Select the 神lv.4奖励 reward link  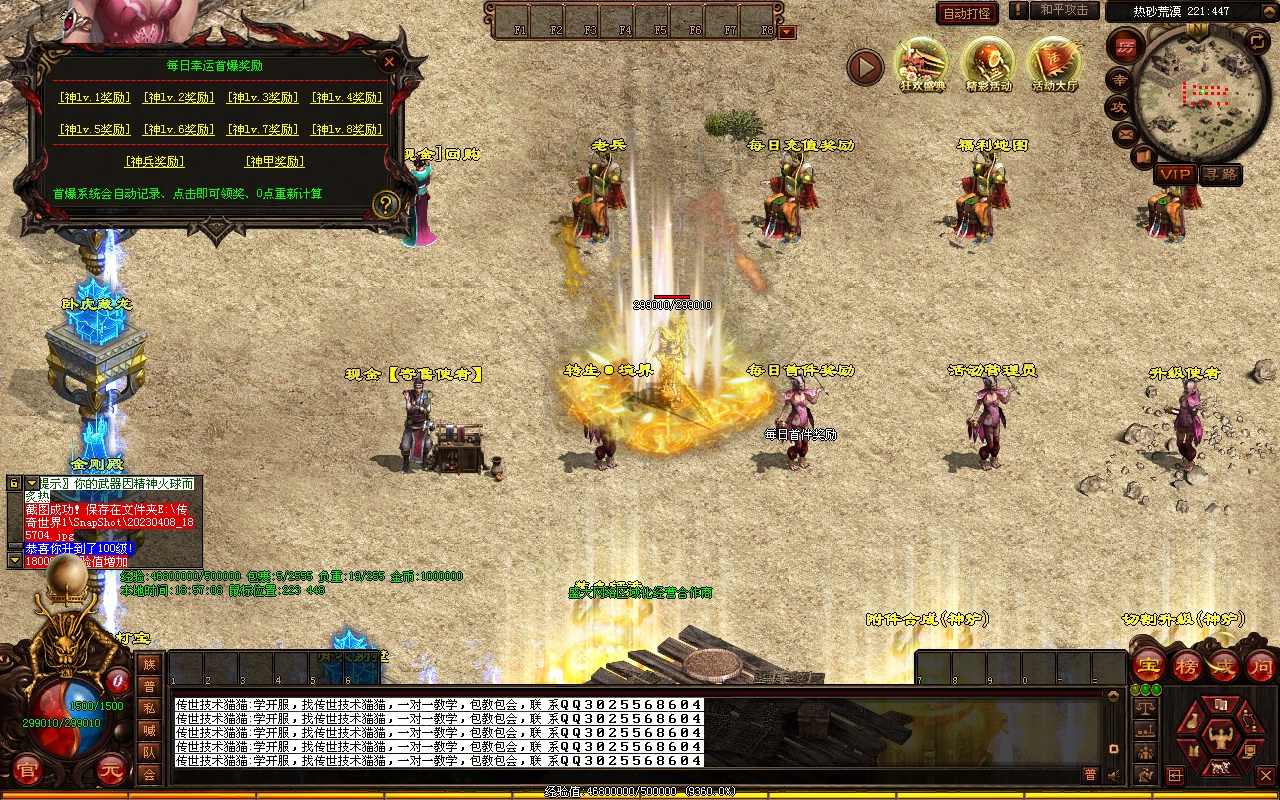click(x=346, y=98)
